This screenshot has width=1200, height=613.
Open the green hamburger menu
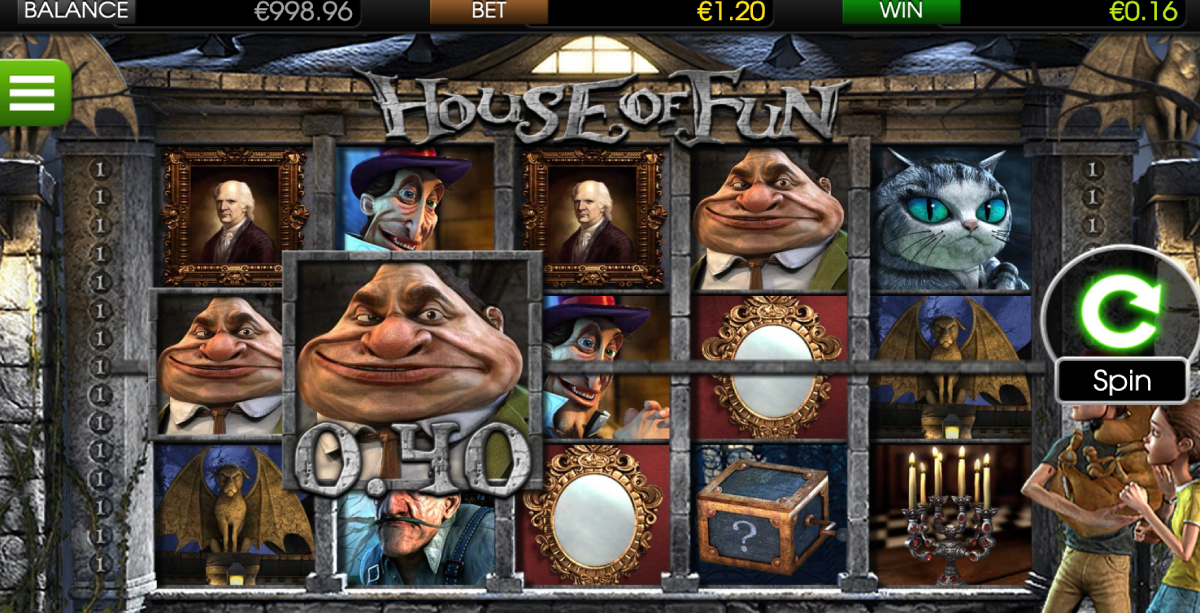tap(33, 93)
